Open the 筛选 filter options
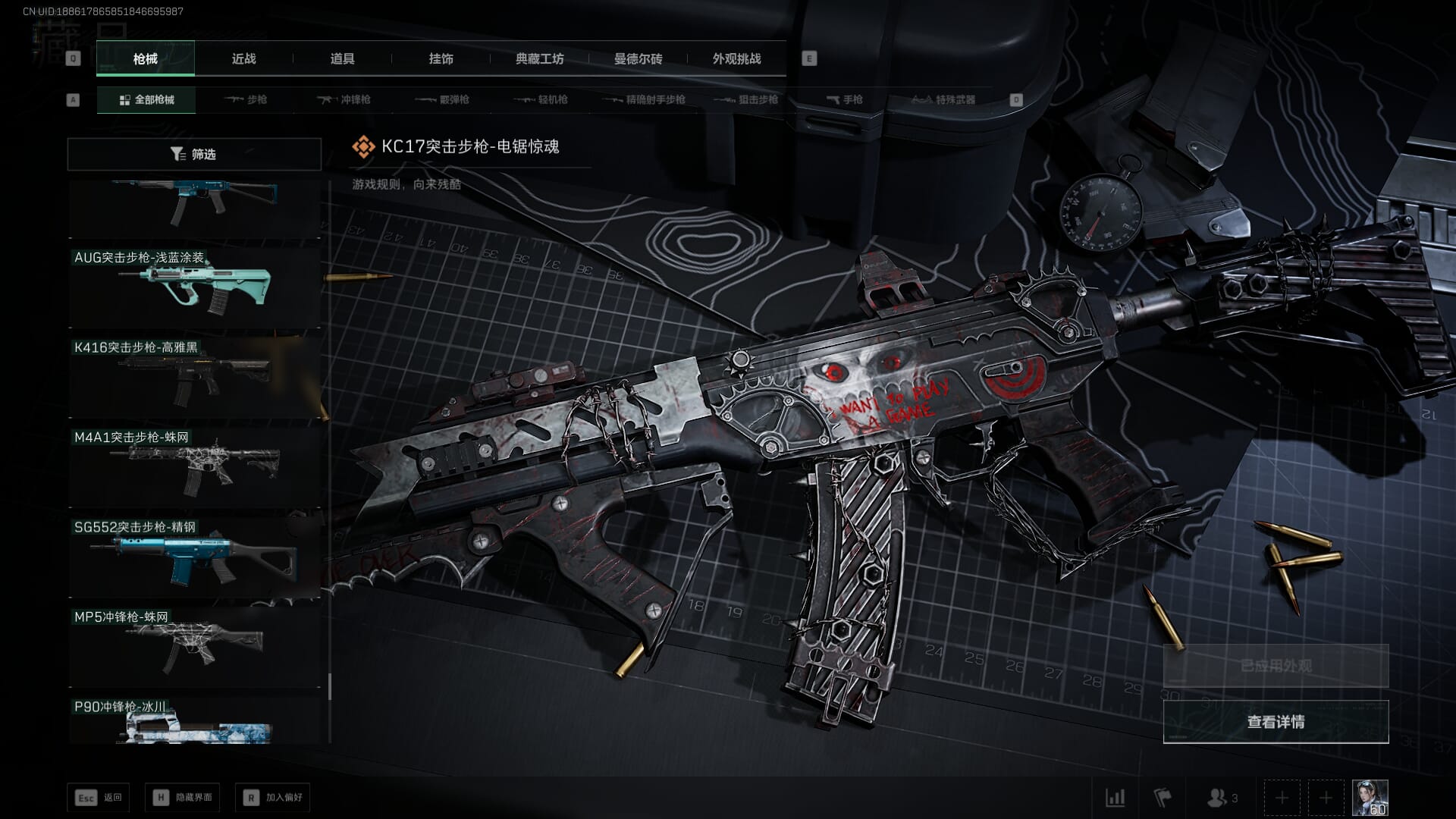1456x819 pixels. pos(194,155)
